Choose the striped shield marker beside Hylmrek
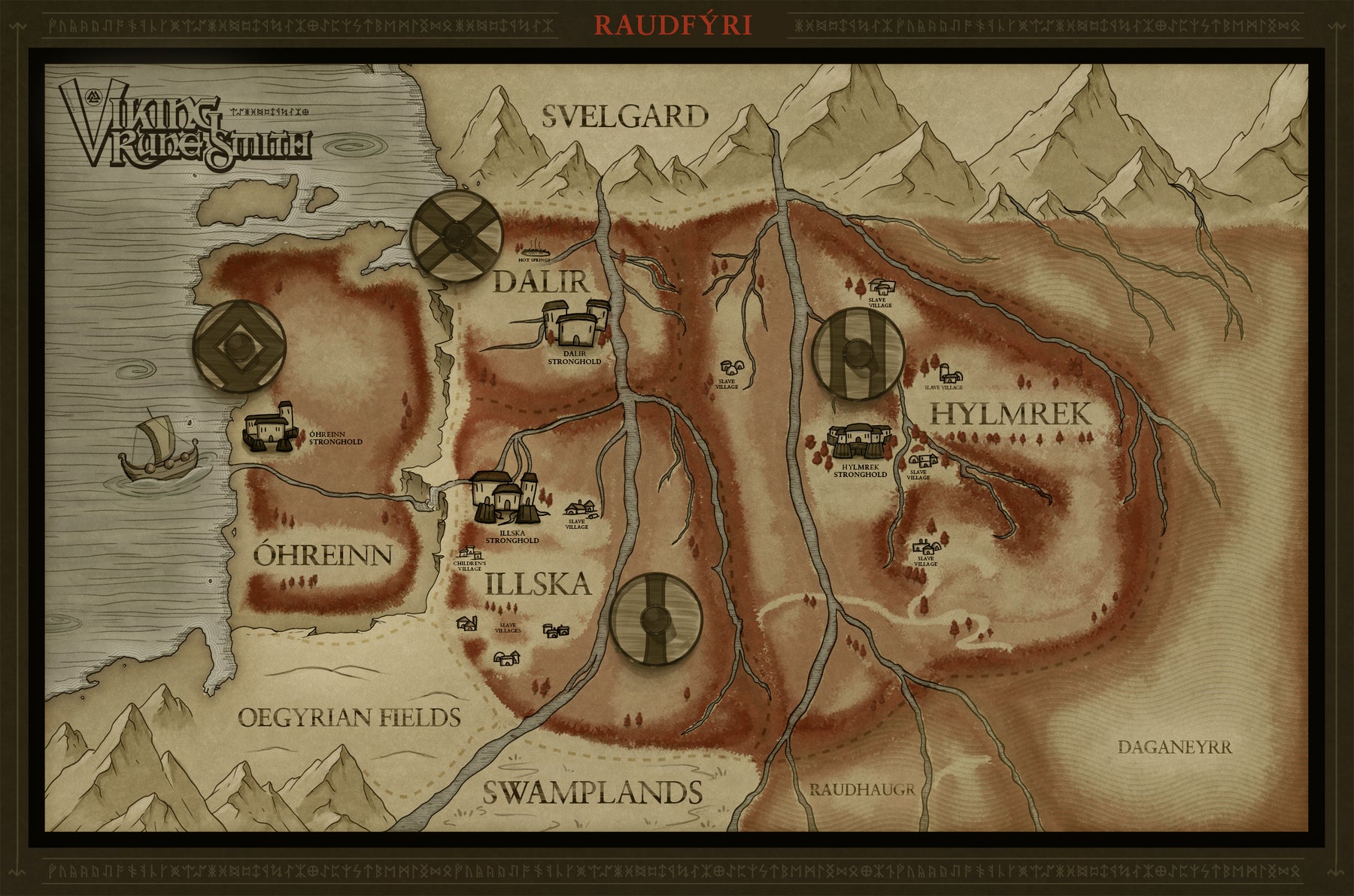Viewport: 1354px width, 896px height. click(858, 352)
